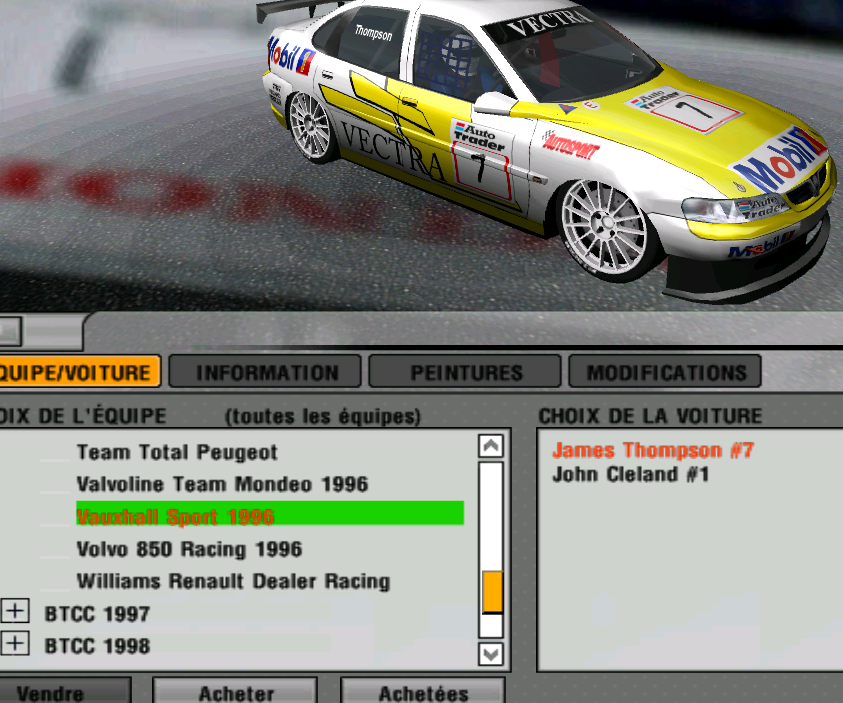
Task: Select Team Total Peugeot
Action: click(177, 453)
